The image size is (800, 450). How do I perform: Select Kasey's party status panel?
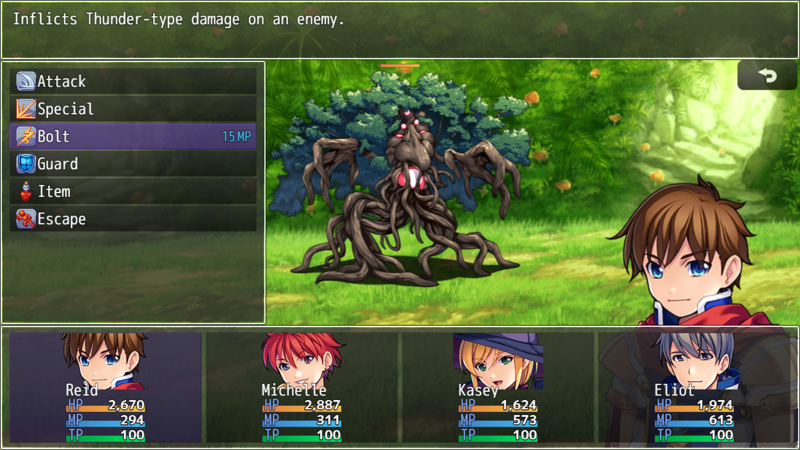tap(497, 387)
